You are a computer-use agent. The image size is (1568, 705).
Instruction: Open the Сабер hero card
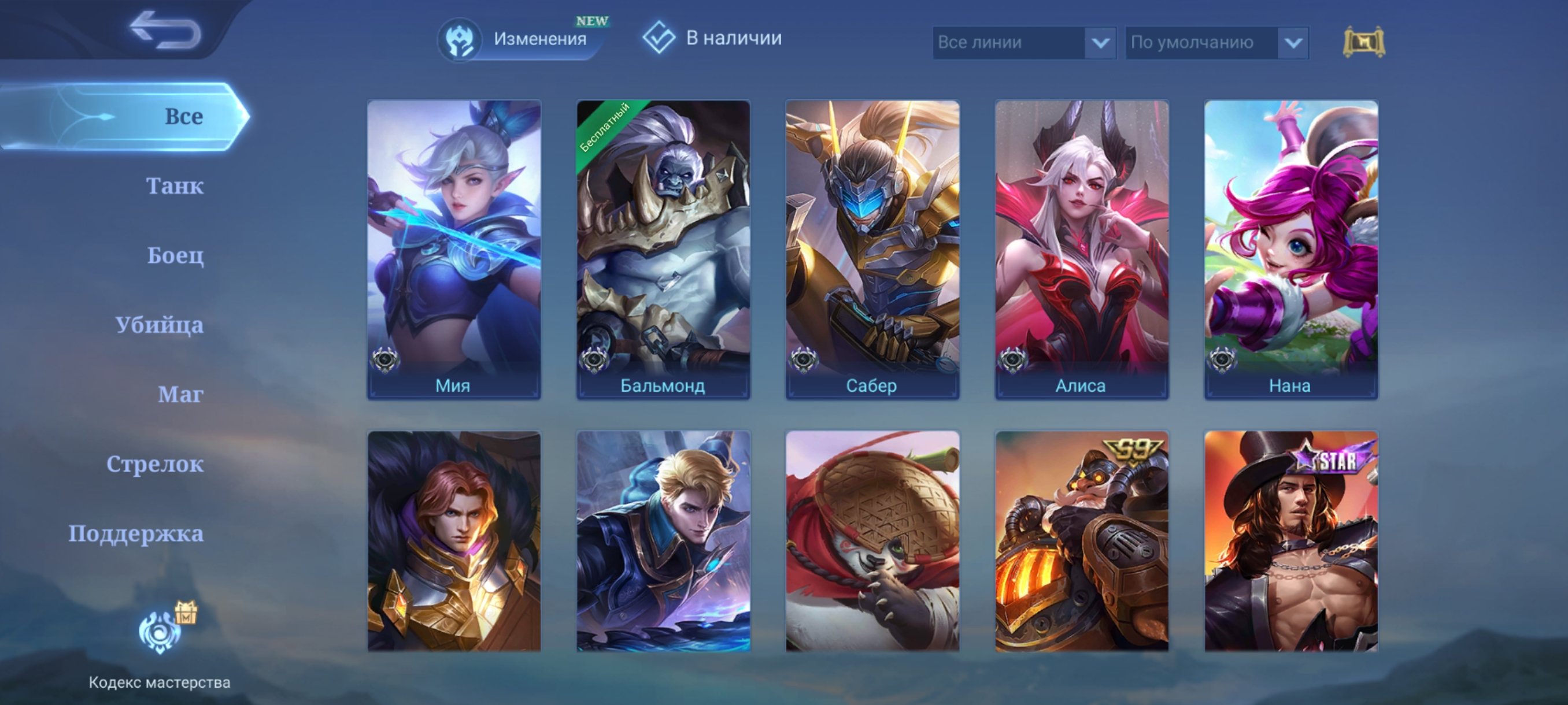[872, 250]
